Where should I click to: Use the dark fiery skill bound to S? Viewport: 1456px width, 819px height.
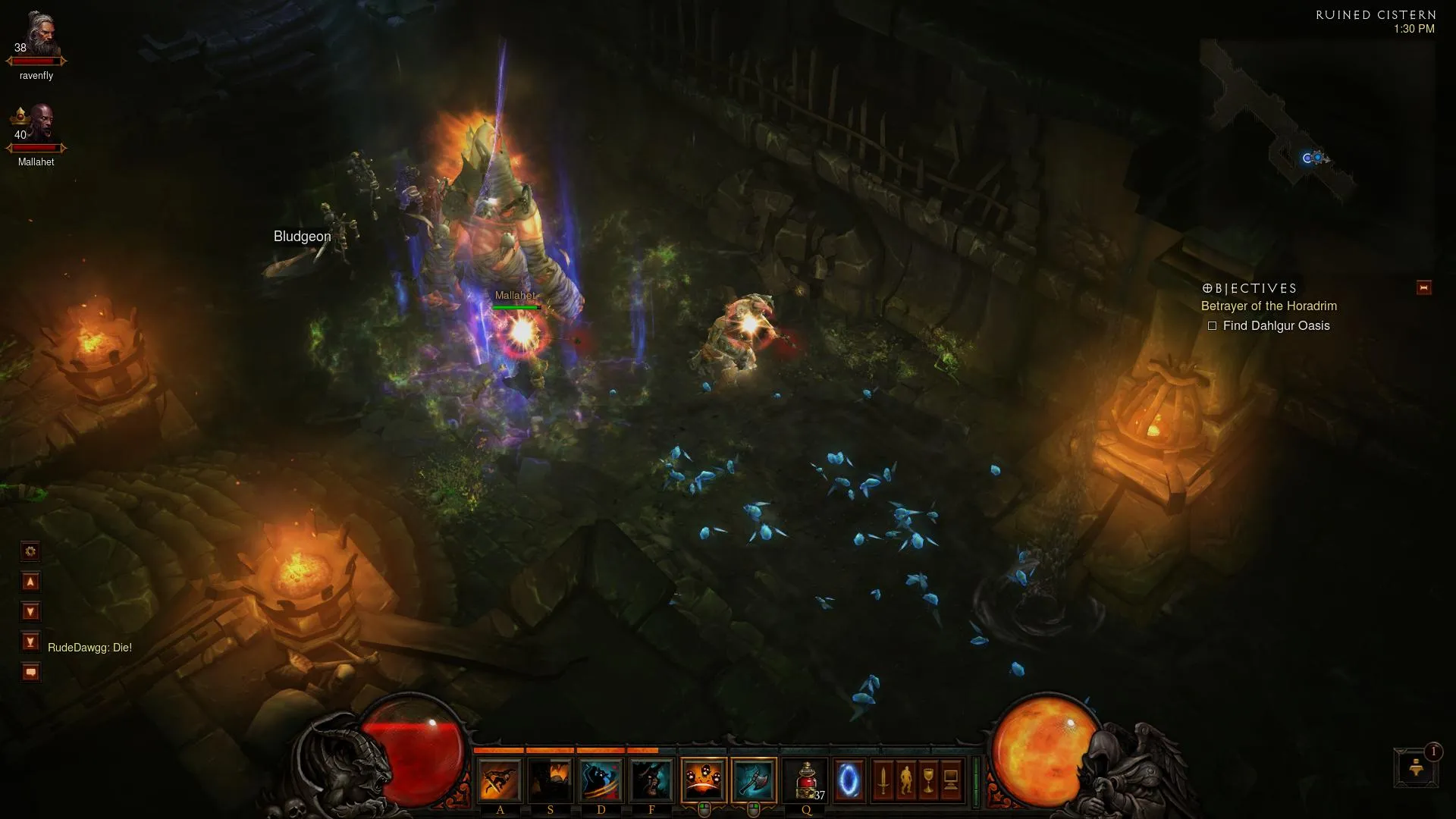click(550, 780)
